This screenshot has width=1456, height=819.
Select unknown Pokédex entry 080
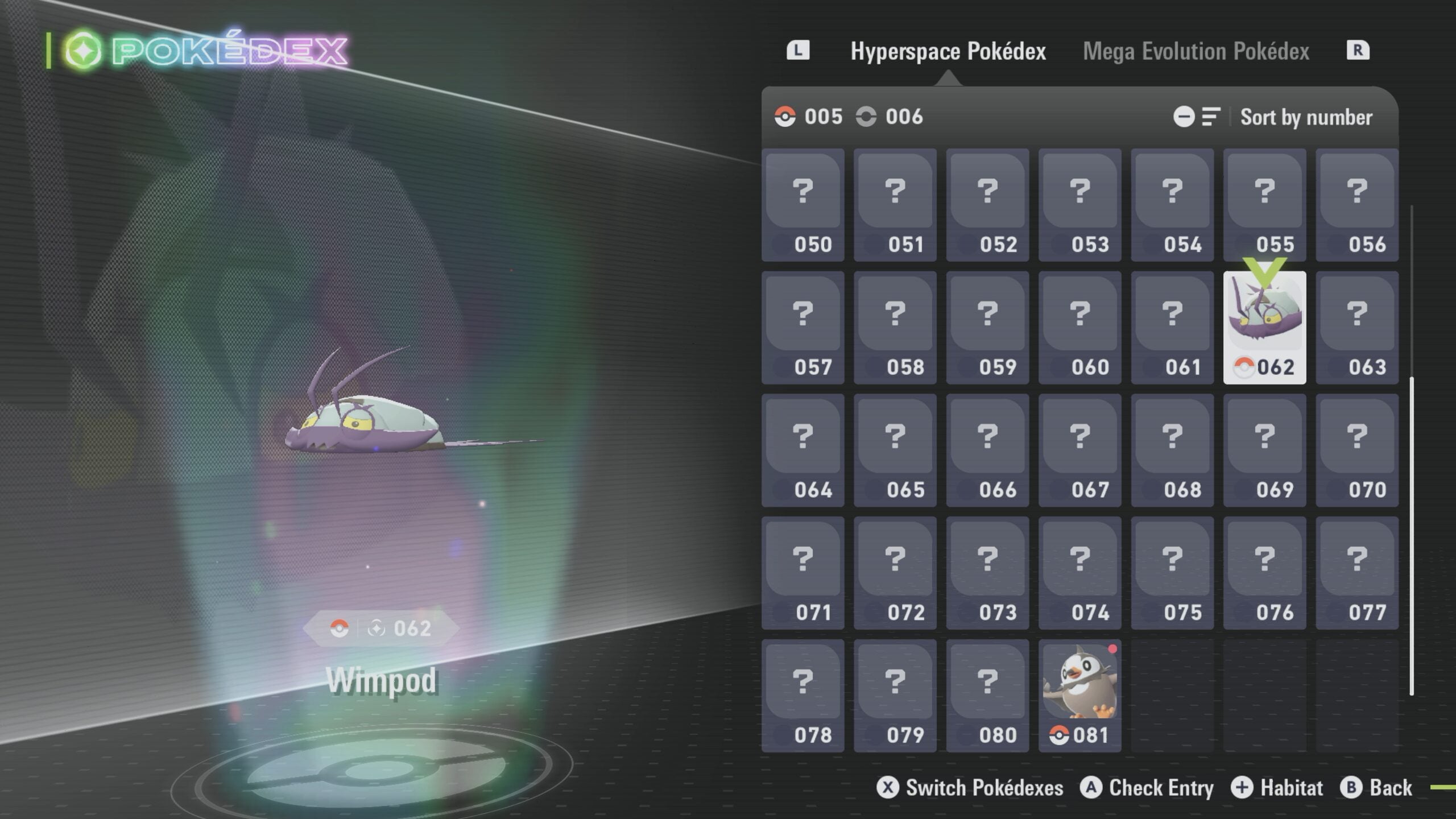tap(987, 695)
